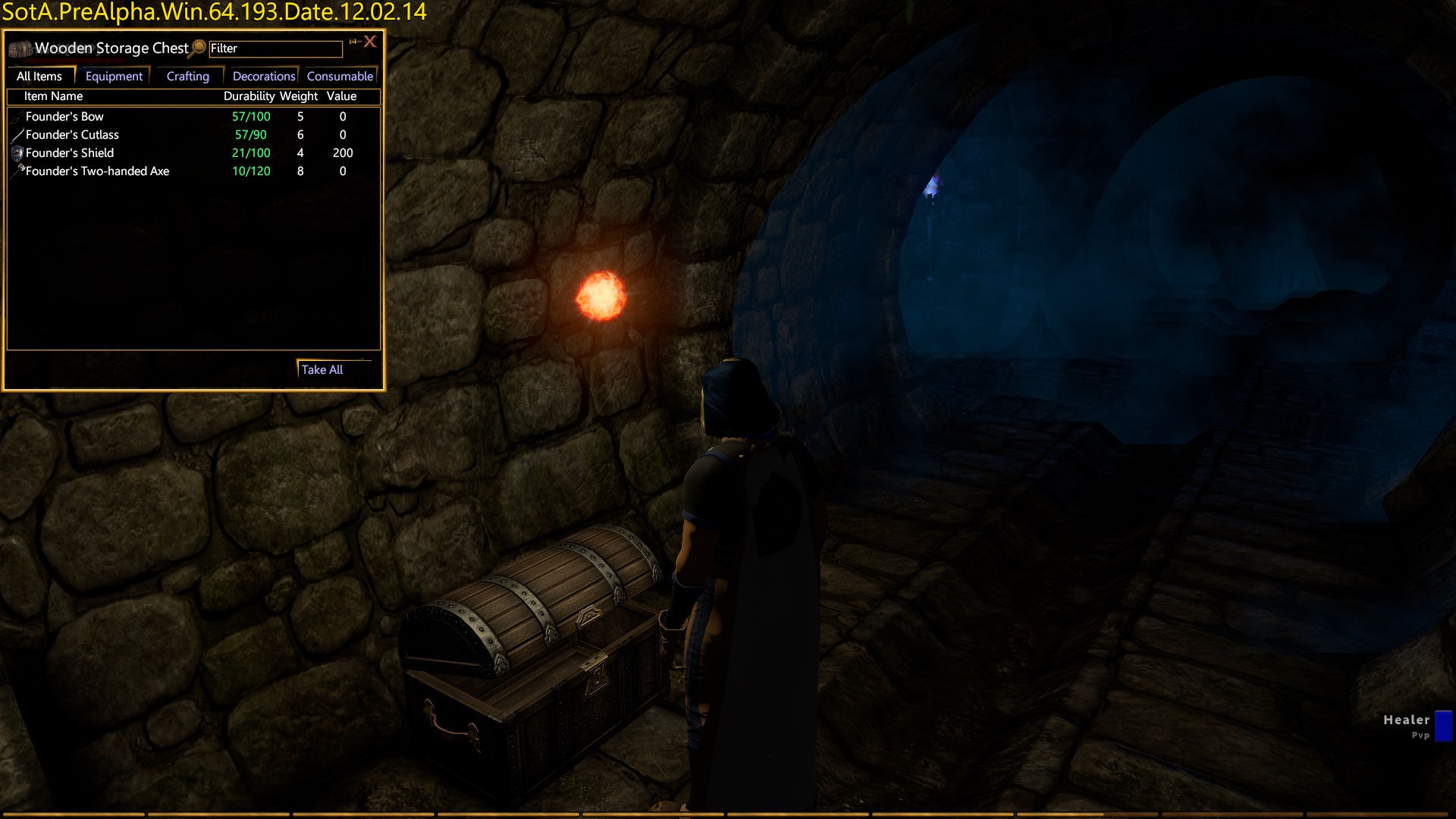The image size is (1456, 819).
Task: Click the Filter text field
Action: pos(275,49)
